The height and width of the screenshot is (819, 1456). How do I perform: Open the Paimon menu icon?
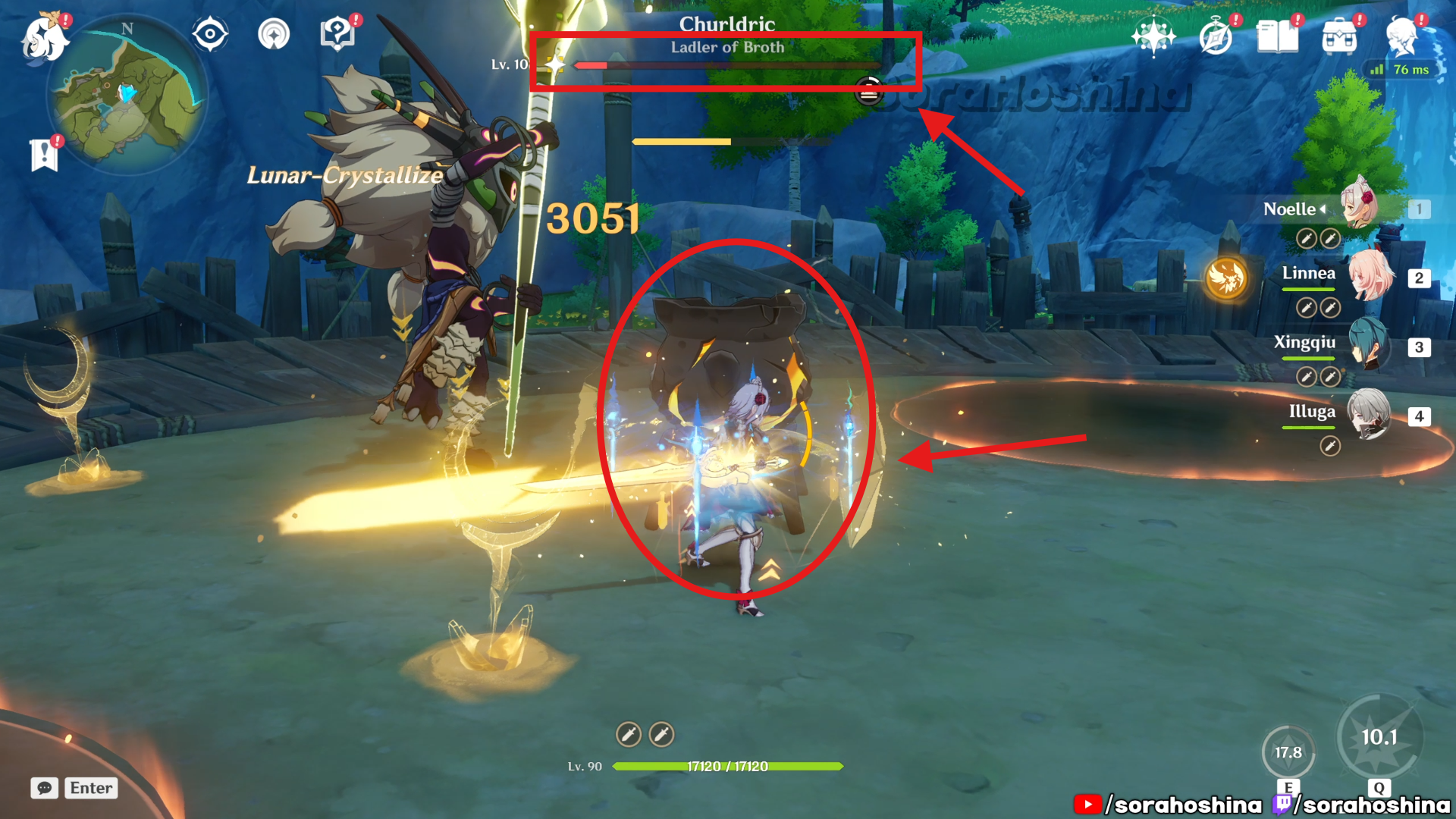click(x=44, y=36)
